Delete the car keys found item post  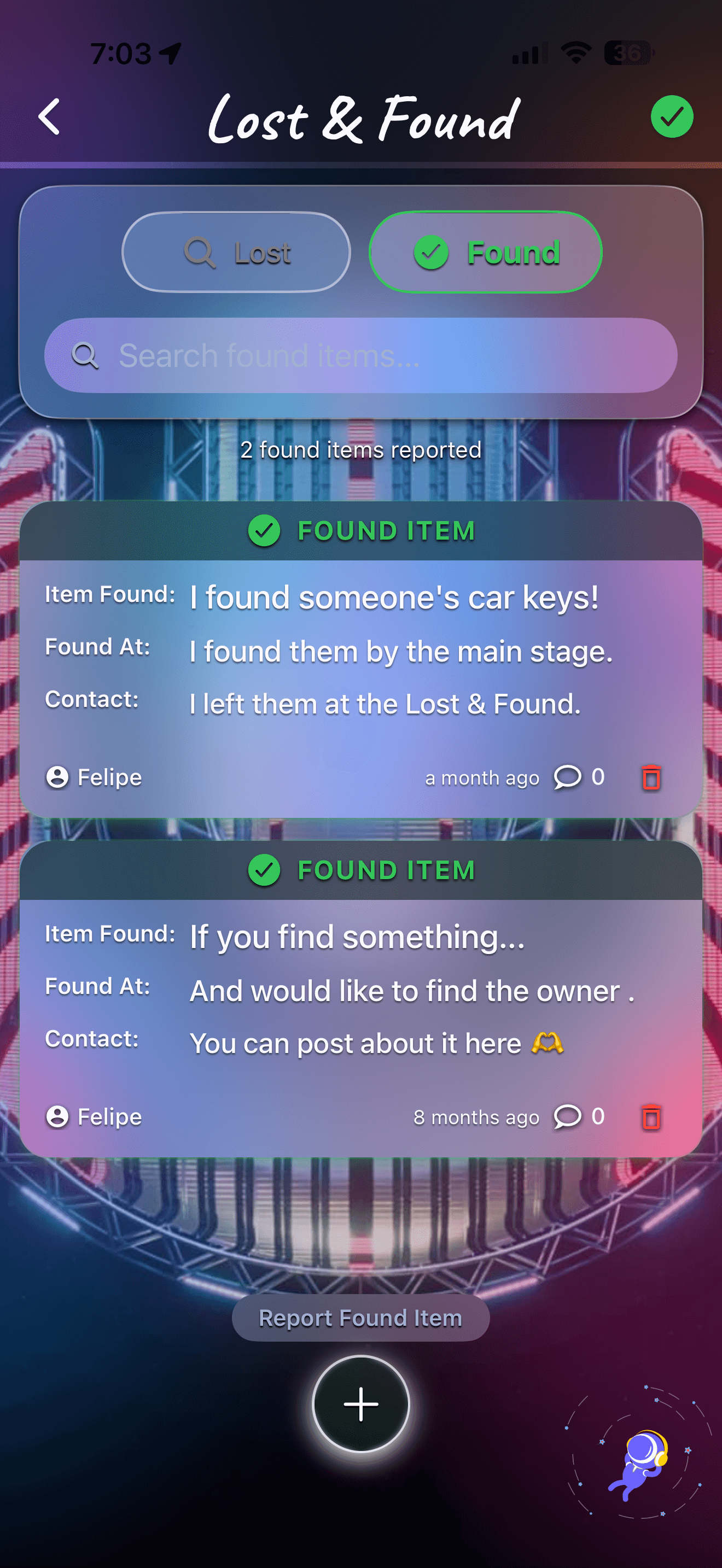point(651,777)
